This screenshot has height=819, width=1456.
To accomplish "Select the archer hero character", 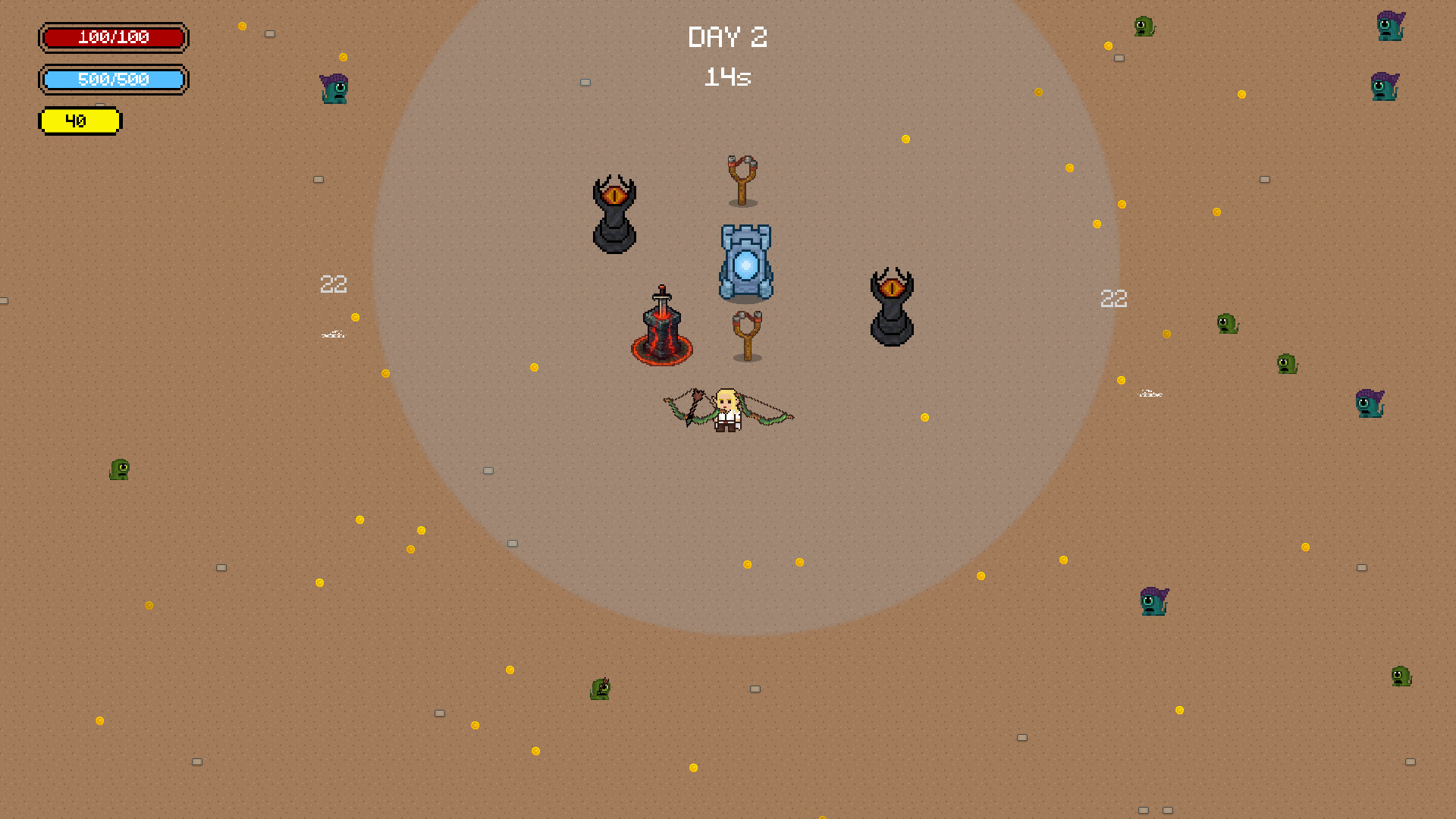I will tap(726, 409).
